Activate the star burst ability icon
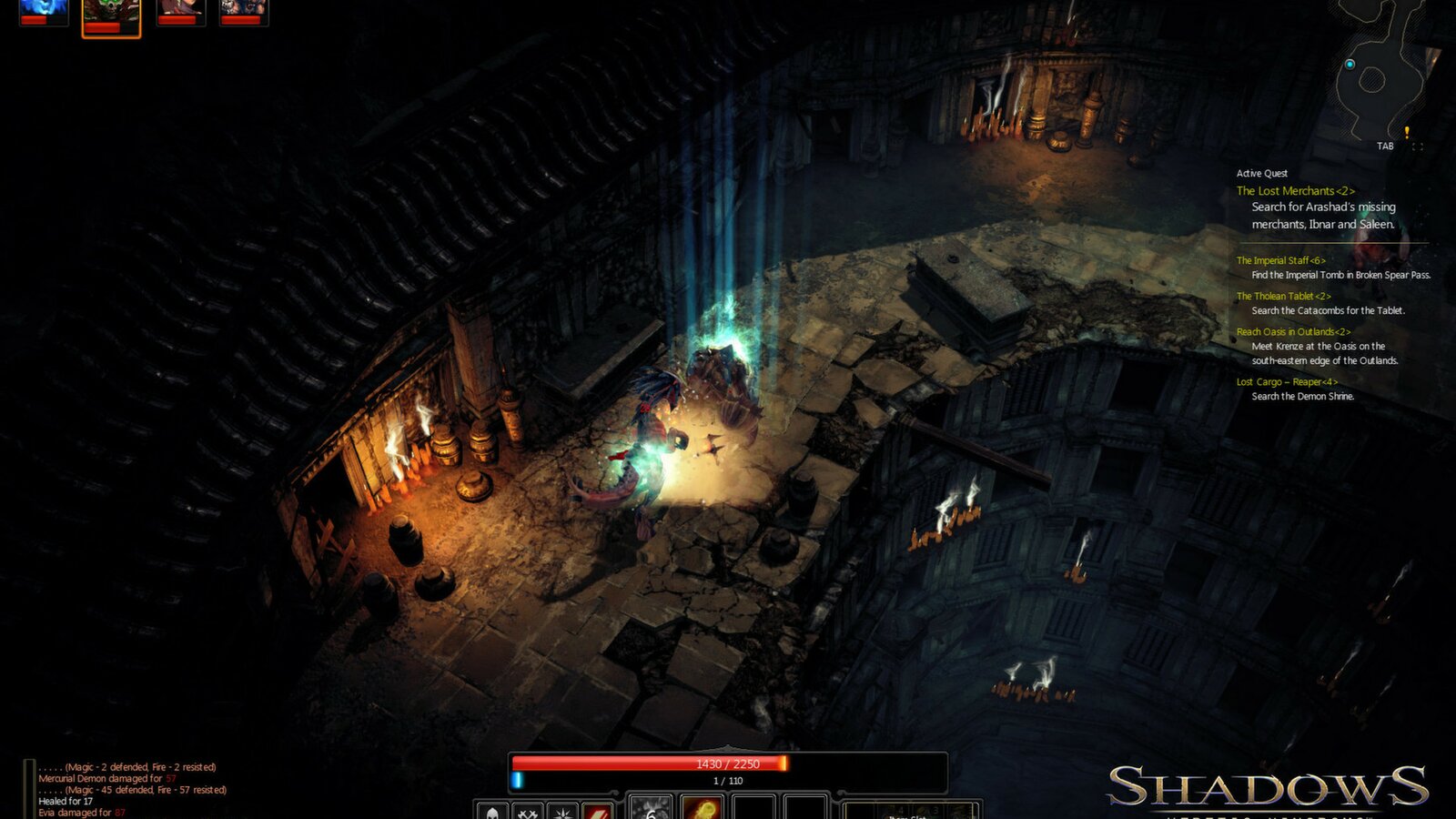 [563, 814]
